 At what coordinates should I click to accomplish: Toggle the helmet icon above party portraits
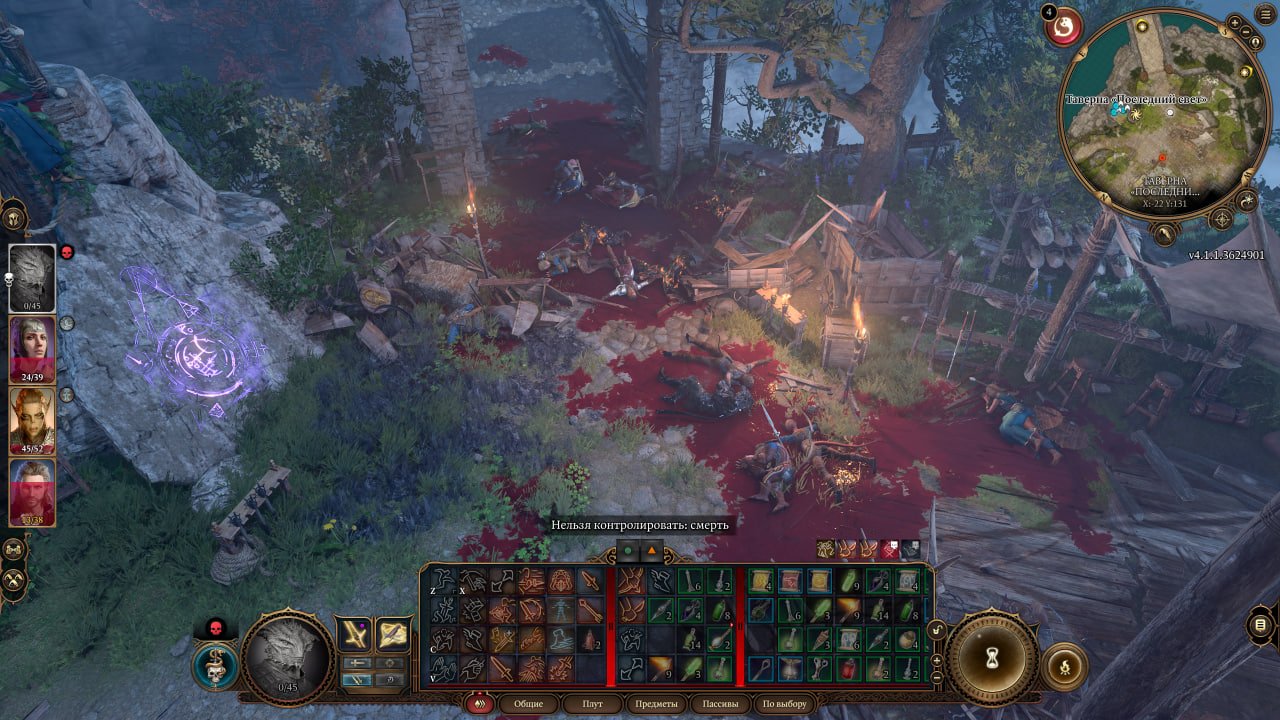coord(14,216)
